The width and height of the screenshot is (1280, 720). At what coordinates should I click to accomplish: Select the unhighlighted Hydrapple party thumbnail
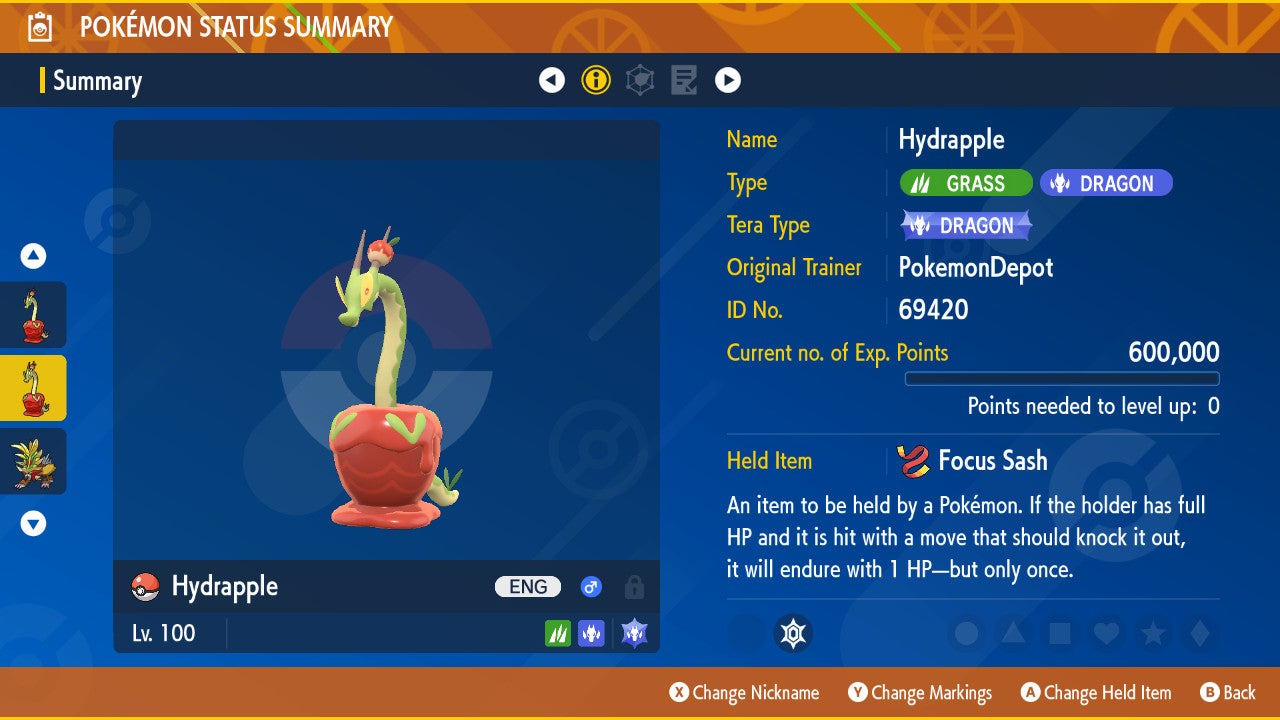pyautogui.click(x=33, y=315)
